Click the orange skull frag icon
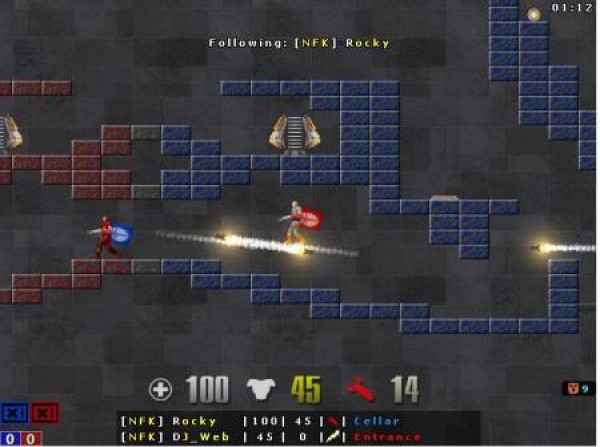 (572, 387)
